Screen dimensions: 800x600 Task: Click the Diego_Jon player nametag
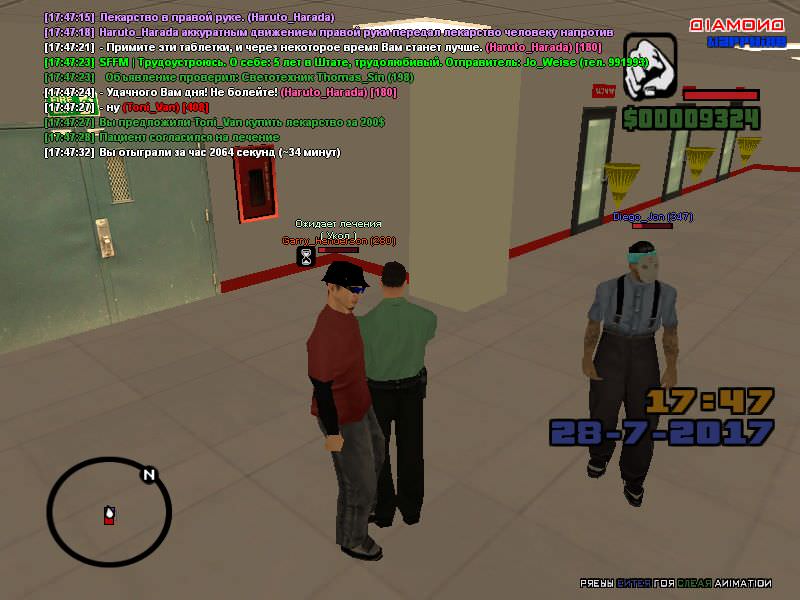click(x=652, y=216)
